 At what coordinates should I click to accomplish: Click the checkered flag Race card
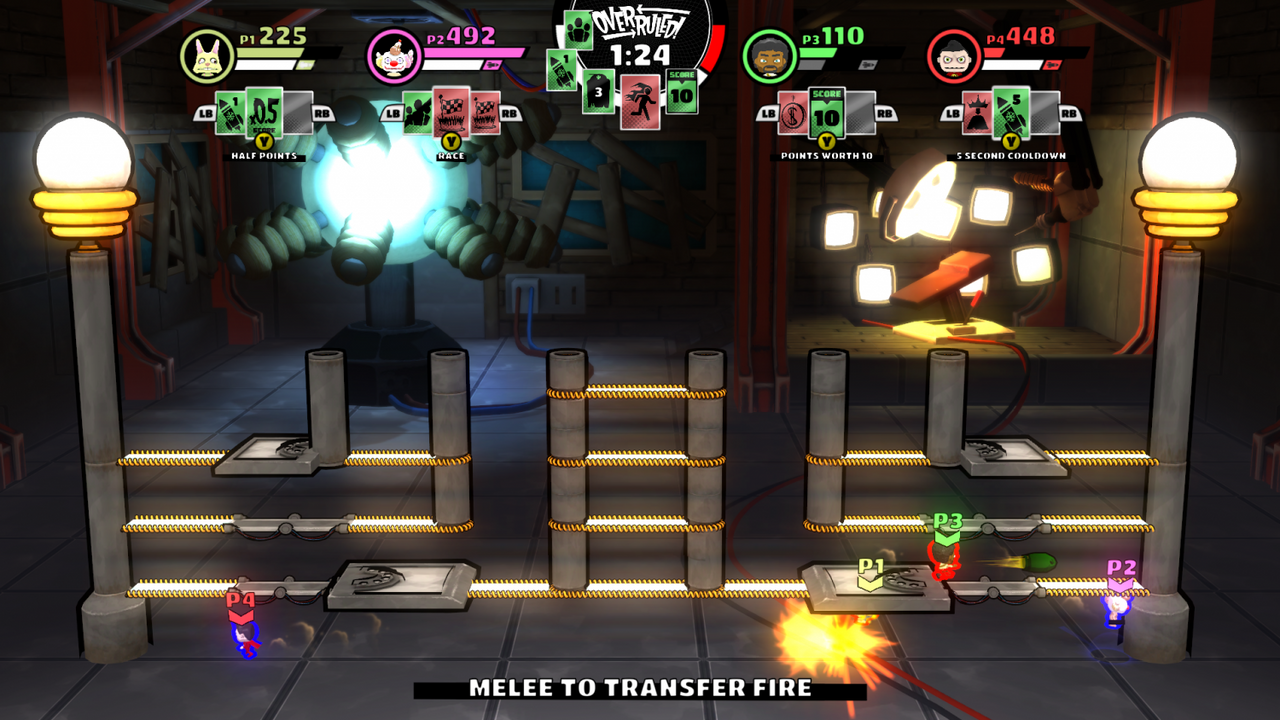pos(452,113)
